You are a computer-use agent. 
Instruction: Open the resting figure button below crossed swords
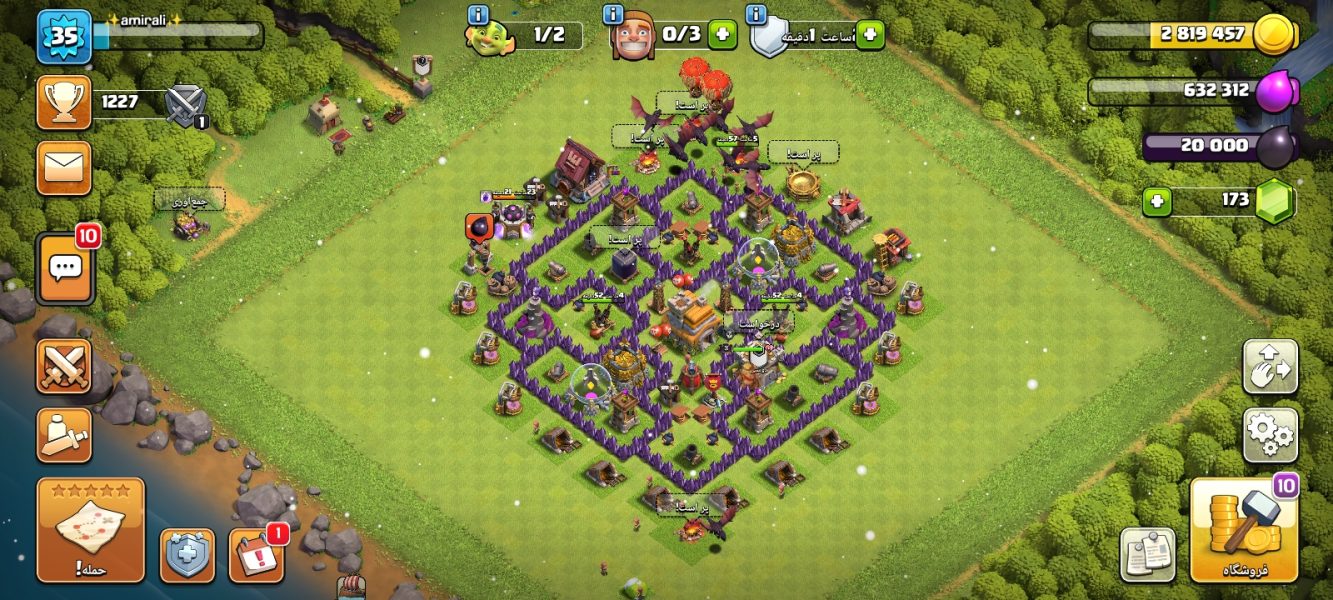[64, 435]
